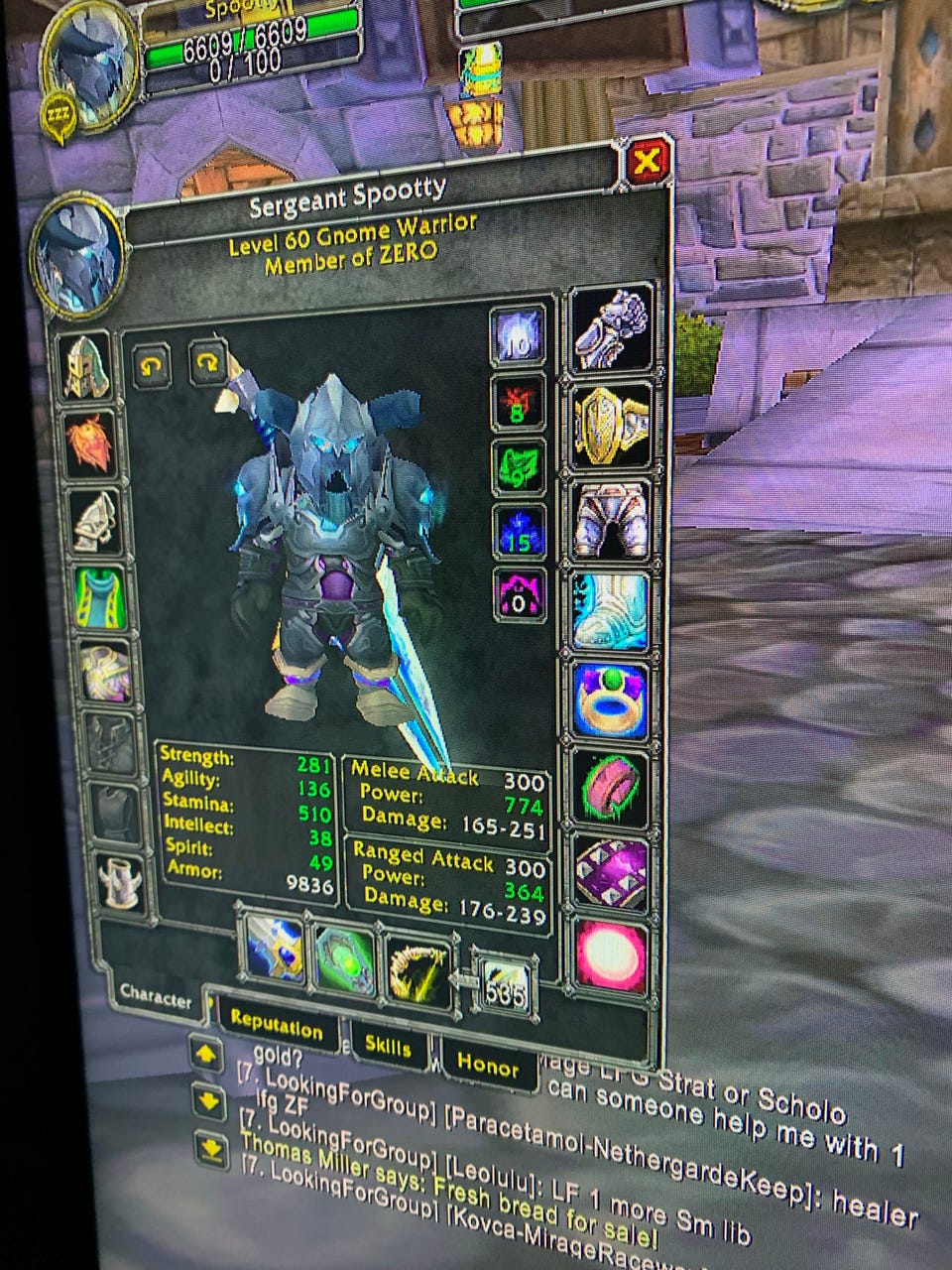
Task: Select the Character tab
Action: (x=156, y=995)
